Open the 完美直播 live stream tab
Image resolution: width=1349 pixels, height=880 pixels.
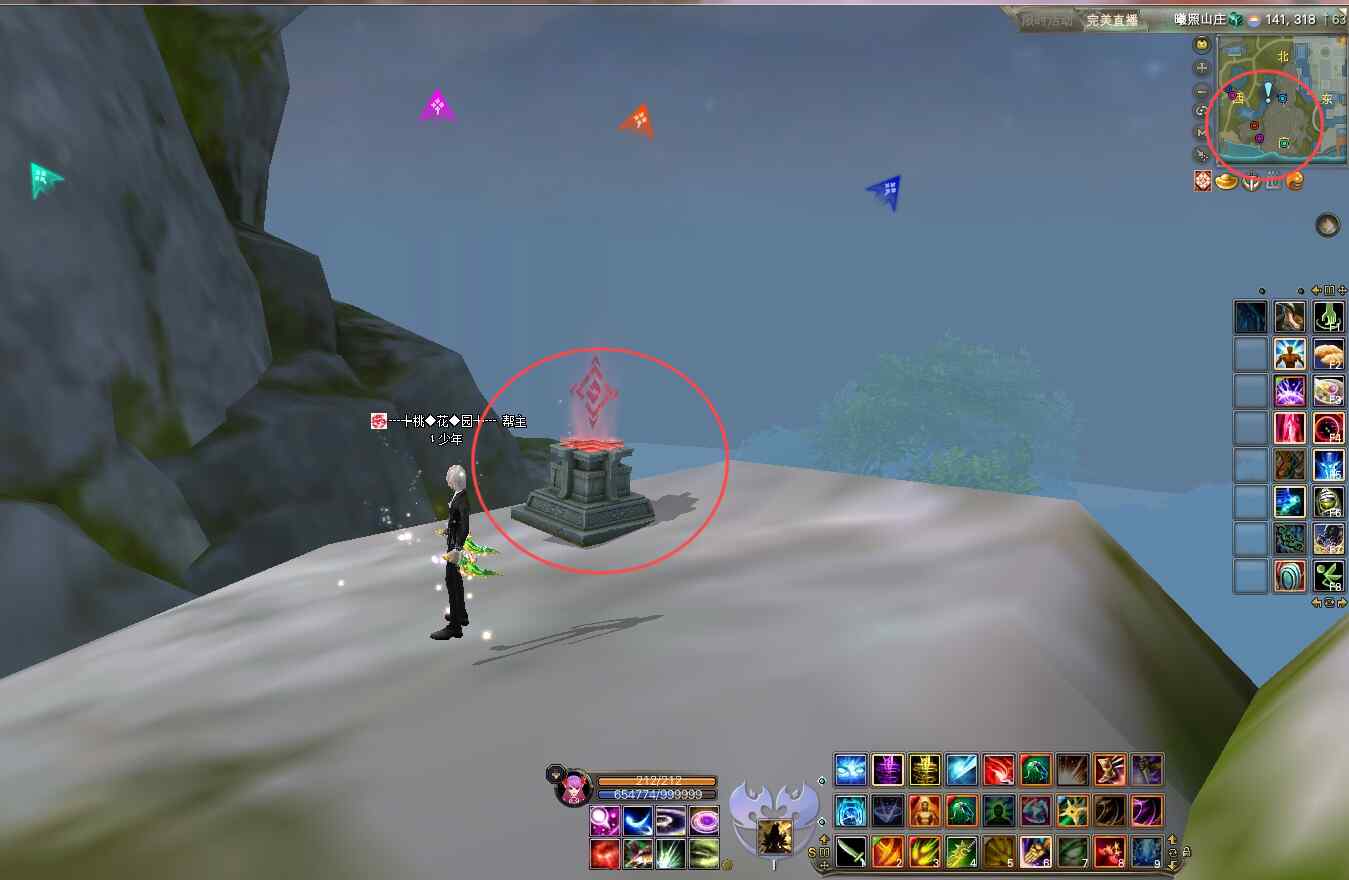[1112, 20]
